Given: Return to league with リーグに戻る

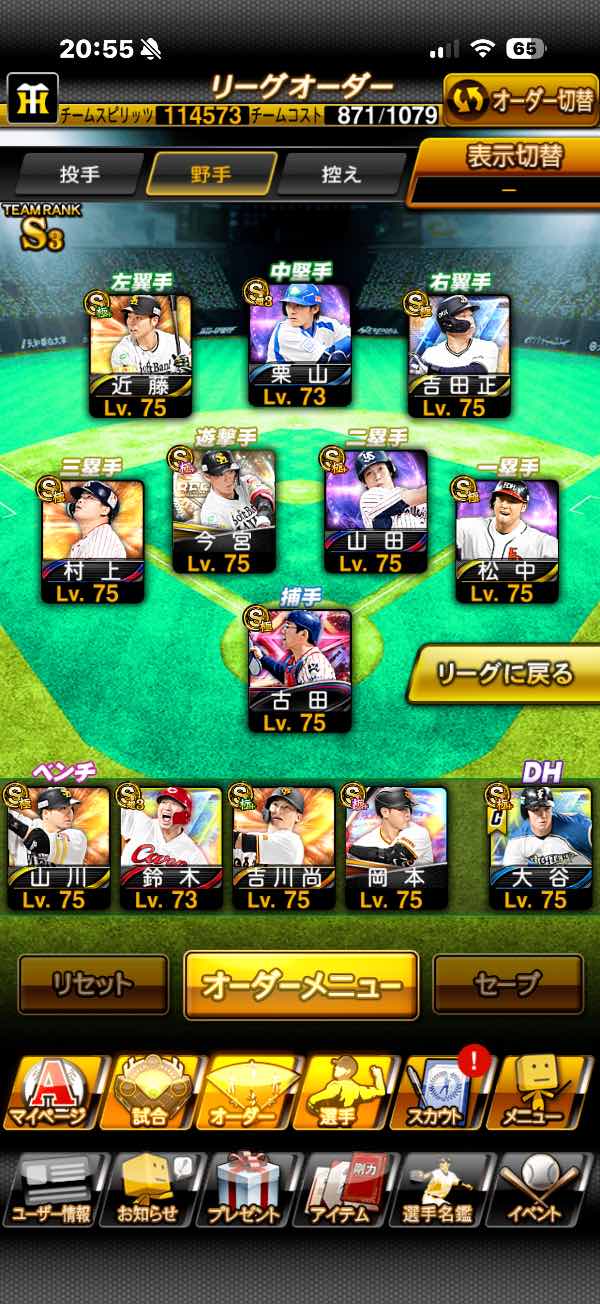Looking at the screenshot, I should [x=506, y=673].
